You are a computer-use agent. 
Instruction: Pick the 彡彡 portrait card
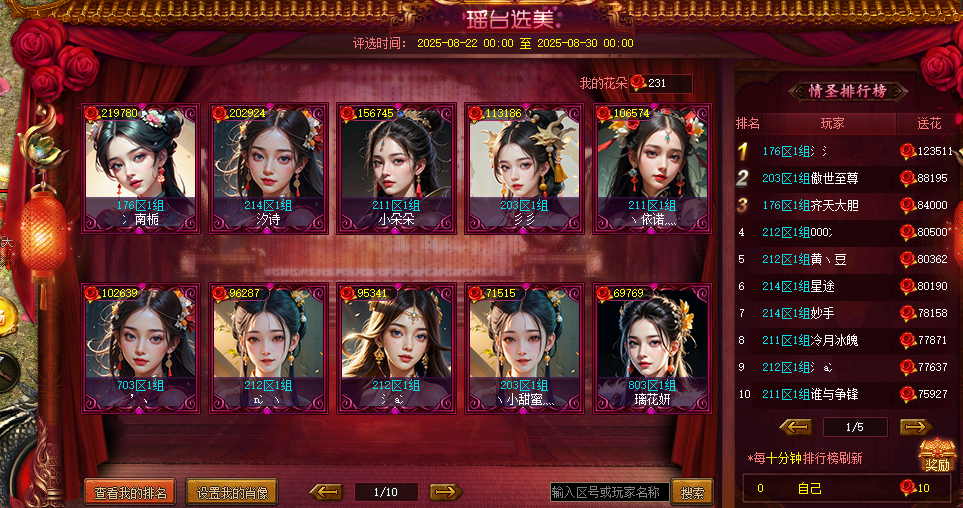(524, 168)
